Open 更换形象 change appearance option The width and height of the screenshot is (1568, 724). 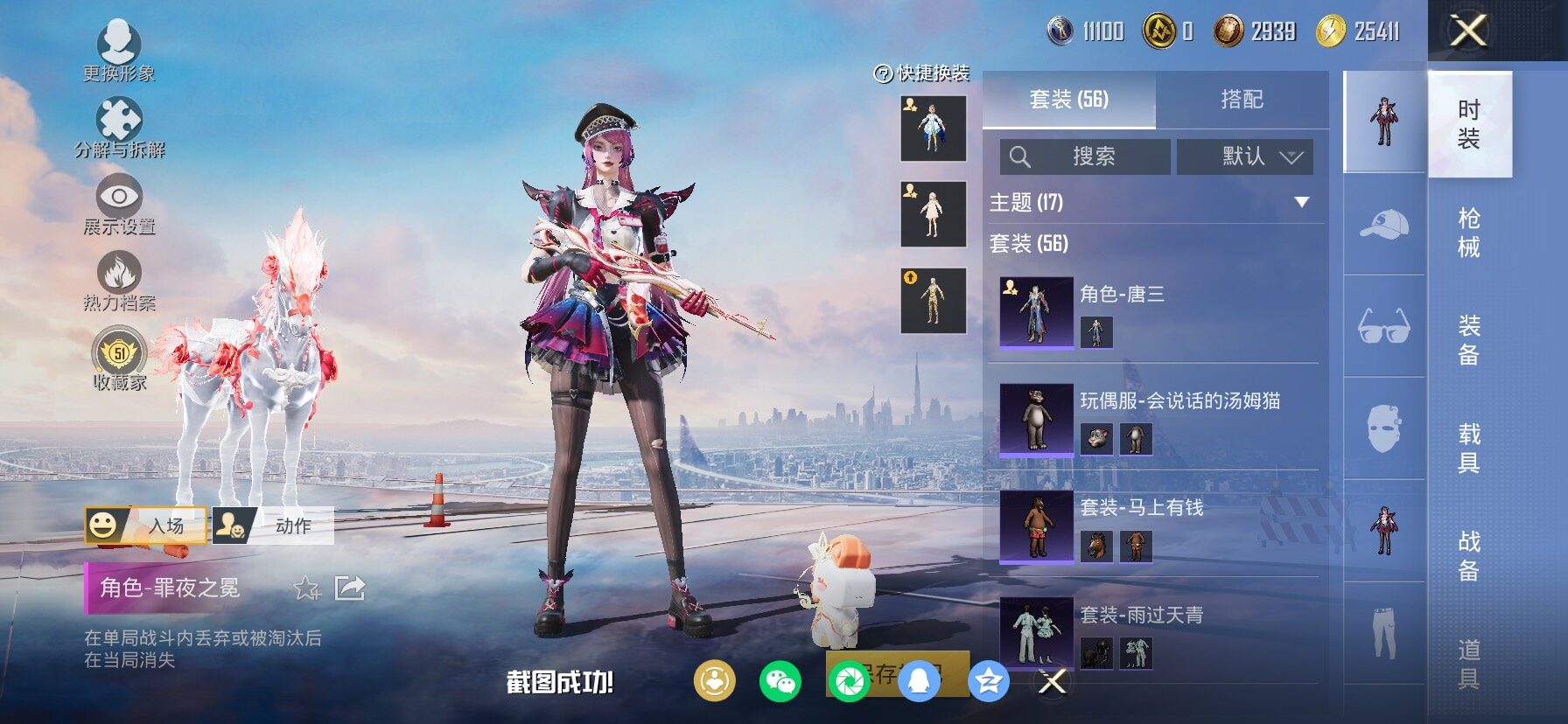point(119,49)
